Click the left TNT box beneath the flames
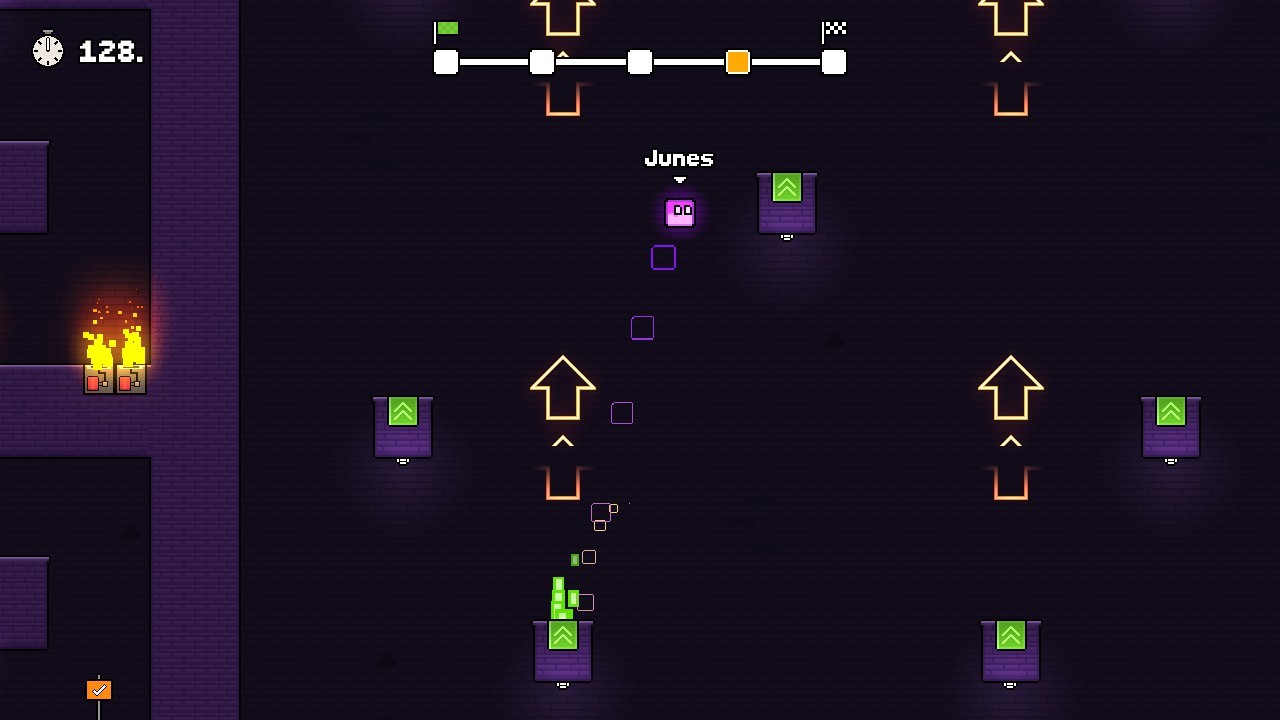Viewport: 1280px width, 720px height. 99,380
